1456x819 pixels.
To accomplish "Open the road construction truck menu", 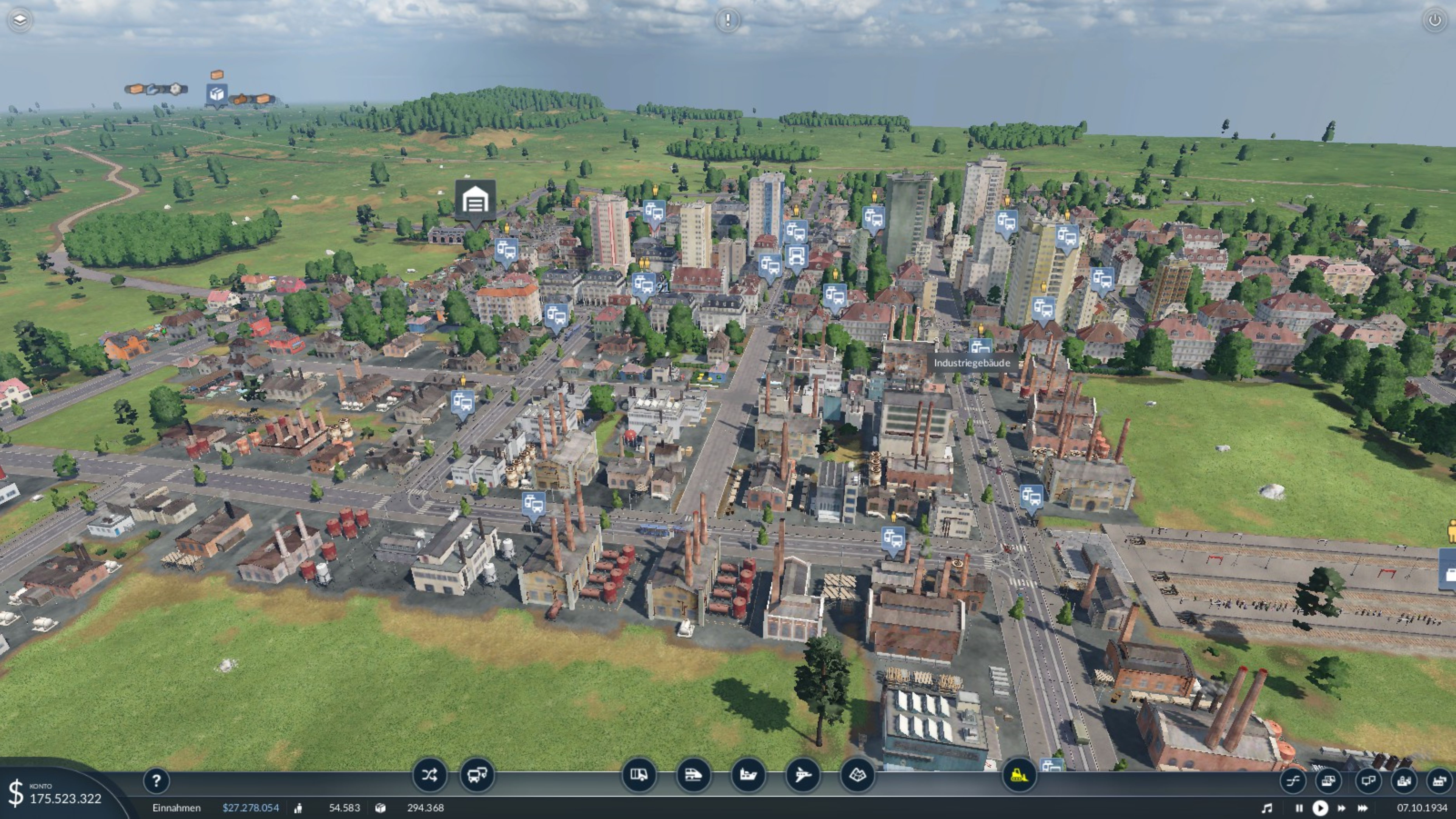I will (x=639, y=775).
